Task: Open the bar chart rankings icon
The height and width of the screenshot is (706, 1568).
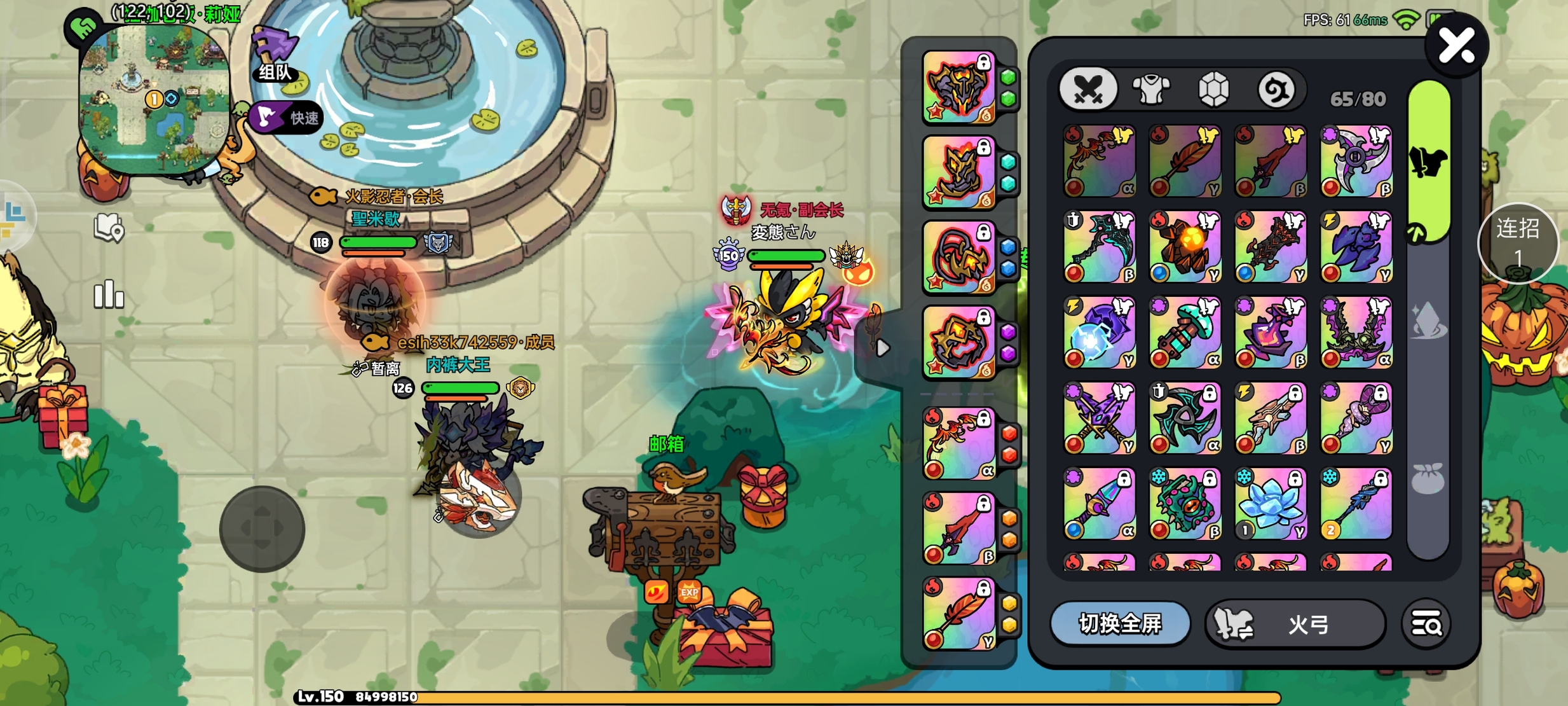Action: [x=109, y=294]
